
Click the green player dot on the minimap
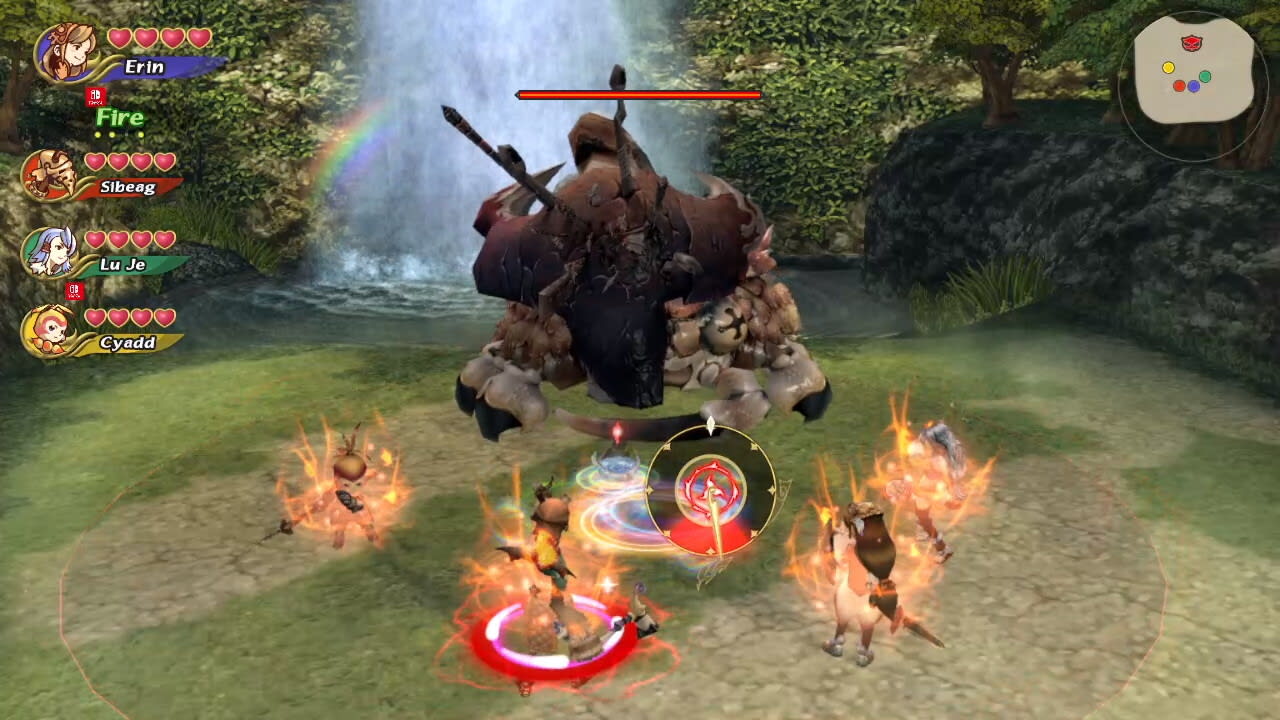(1205, 76)
